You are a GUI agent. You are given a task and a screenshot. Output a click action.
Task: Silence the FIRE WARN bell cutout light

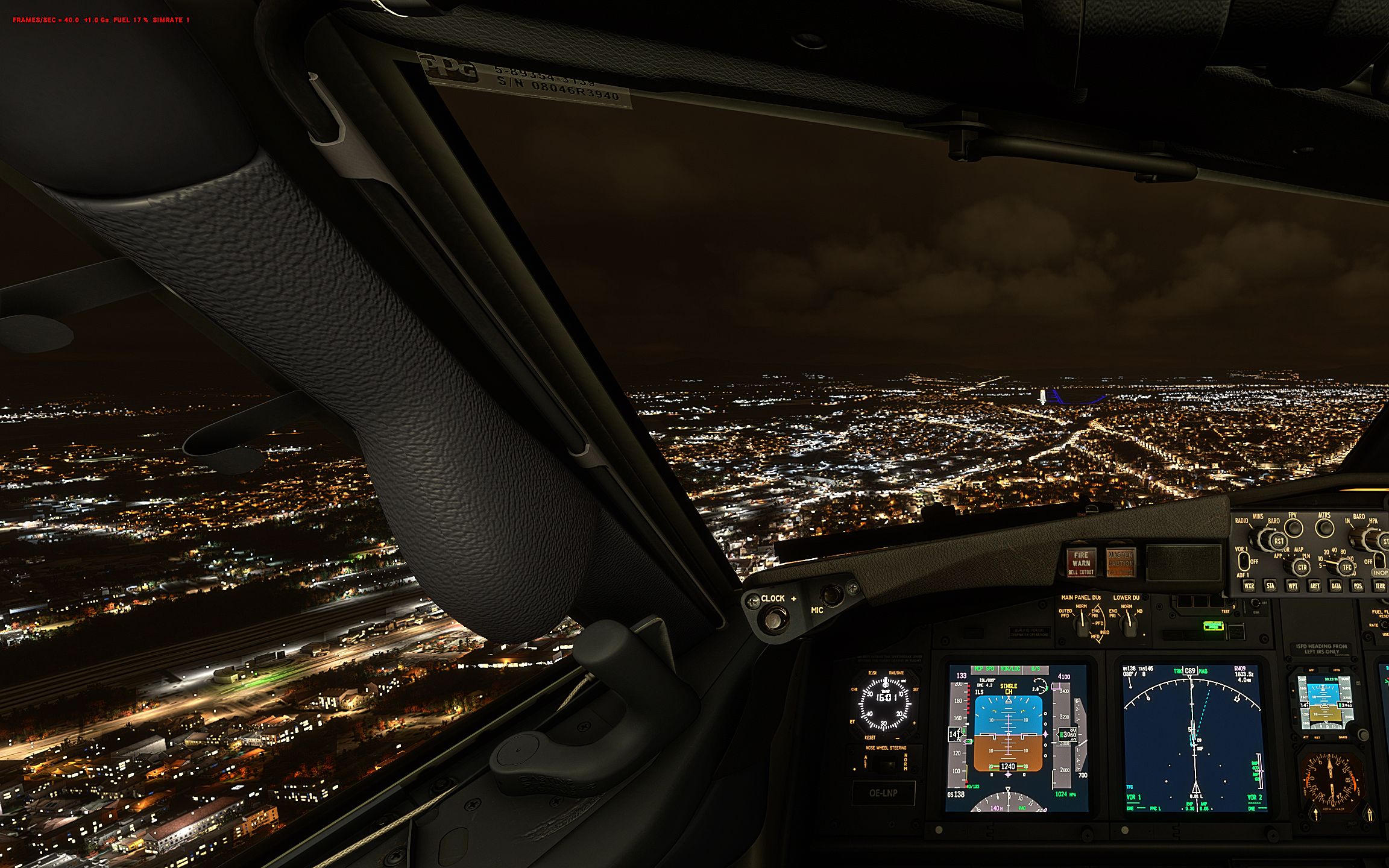tap(1081, 562)
